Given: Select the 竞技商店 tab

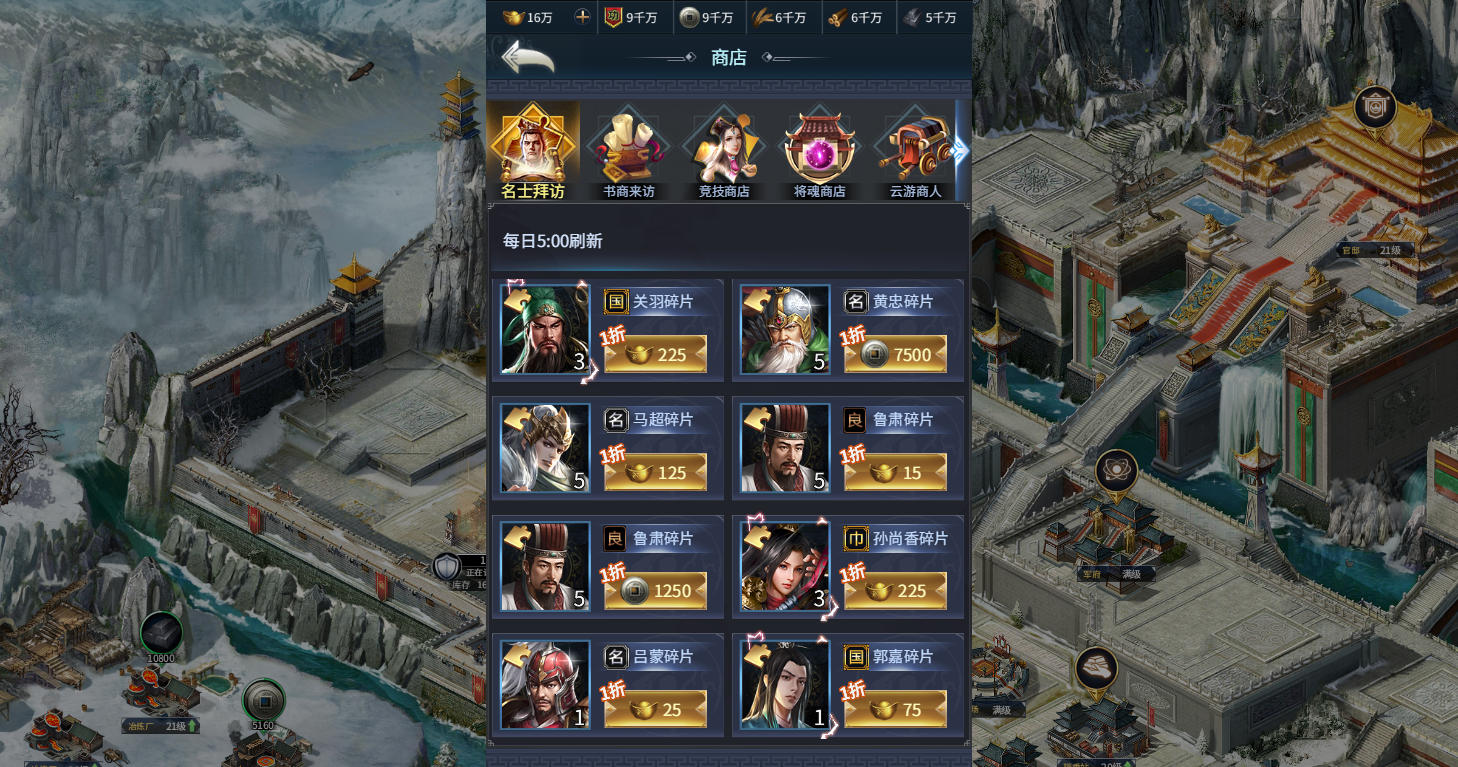Looking at the screenshot, I should [x=724, y=152].
